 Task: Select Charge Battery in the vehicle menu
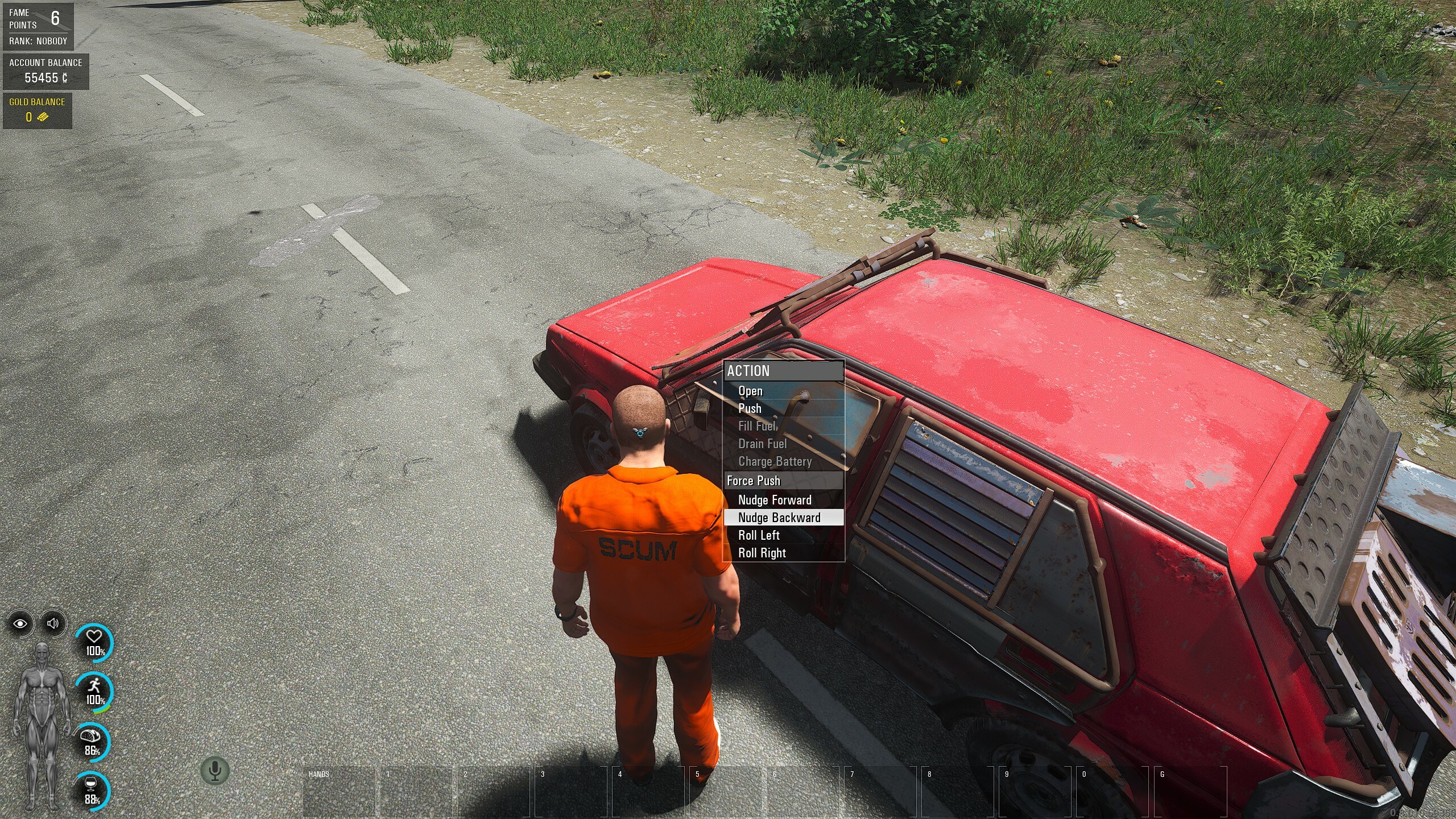click(775, 461)
